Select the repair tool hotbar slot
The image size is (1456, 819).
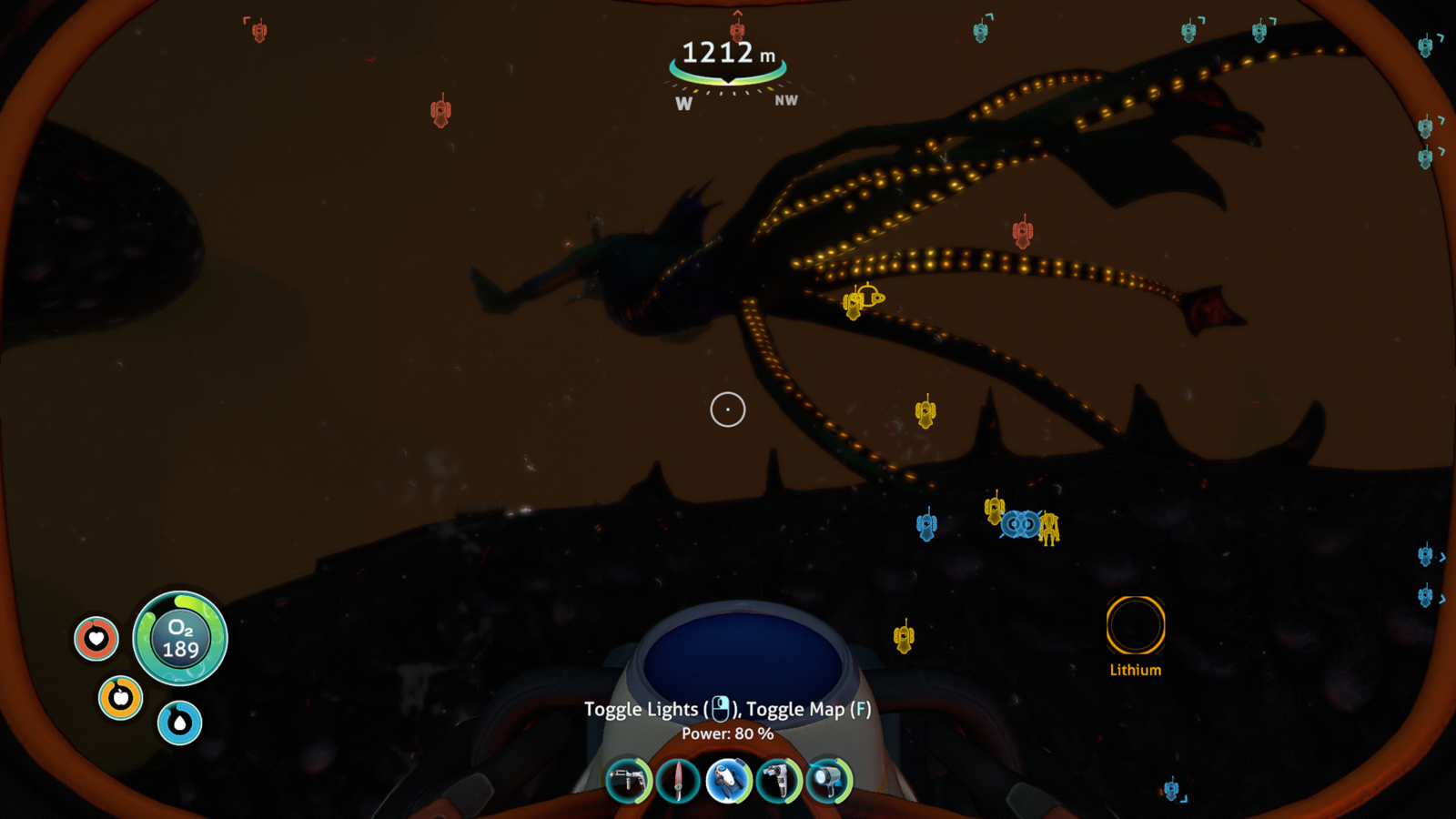[628, 781]
